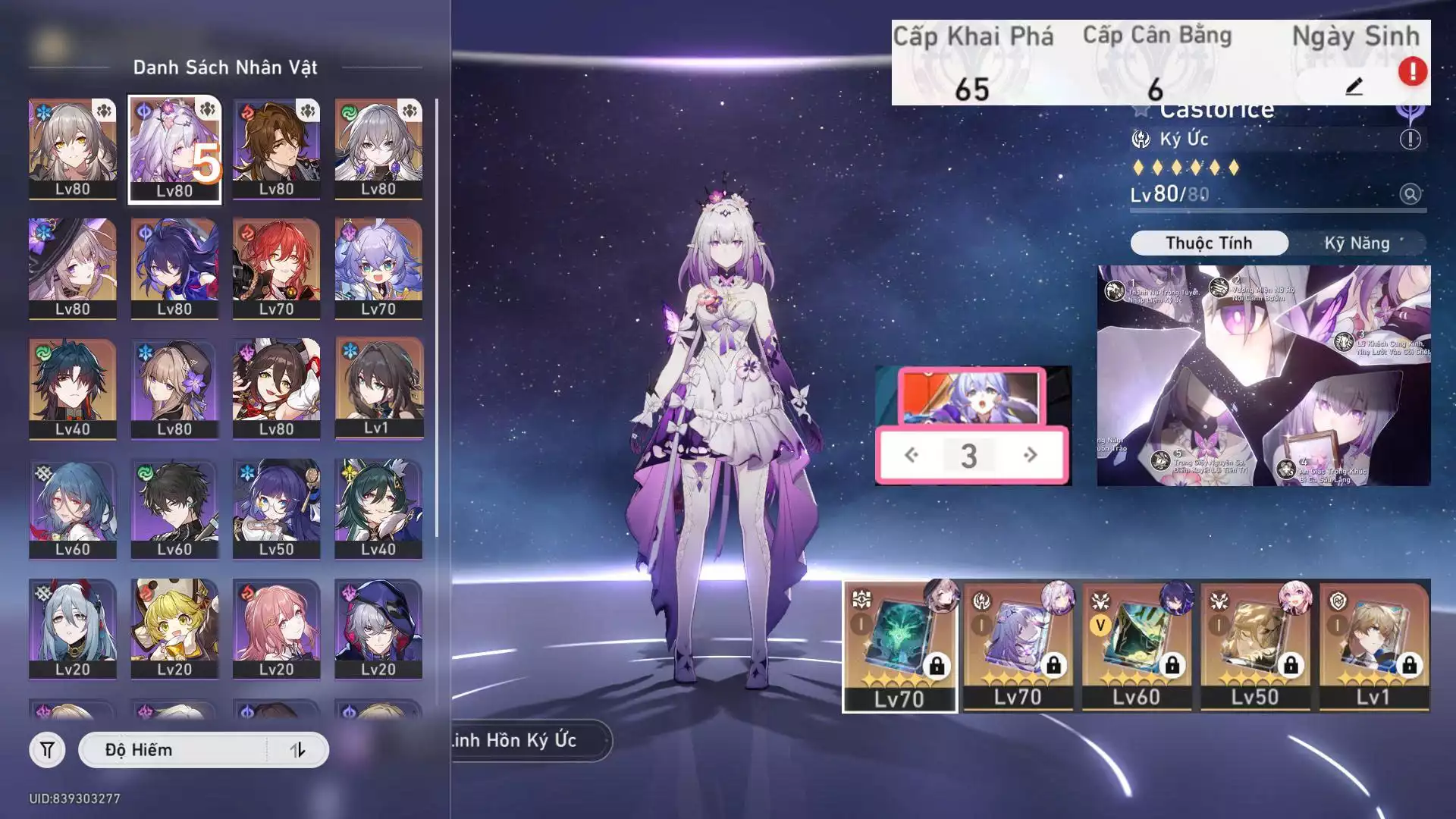Choose the Lv50 light cone card

coord(1255,646)
